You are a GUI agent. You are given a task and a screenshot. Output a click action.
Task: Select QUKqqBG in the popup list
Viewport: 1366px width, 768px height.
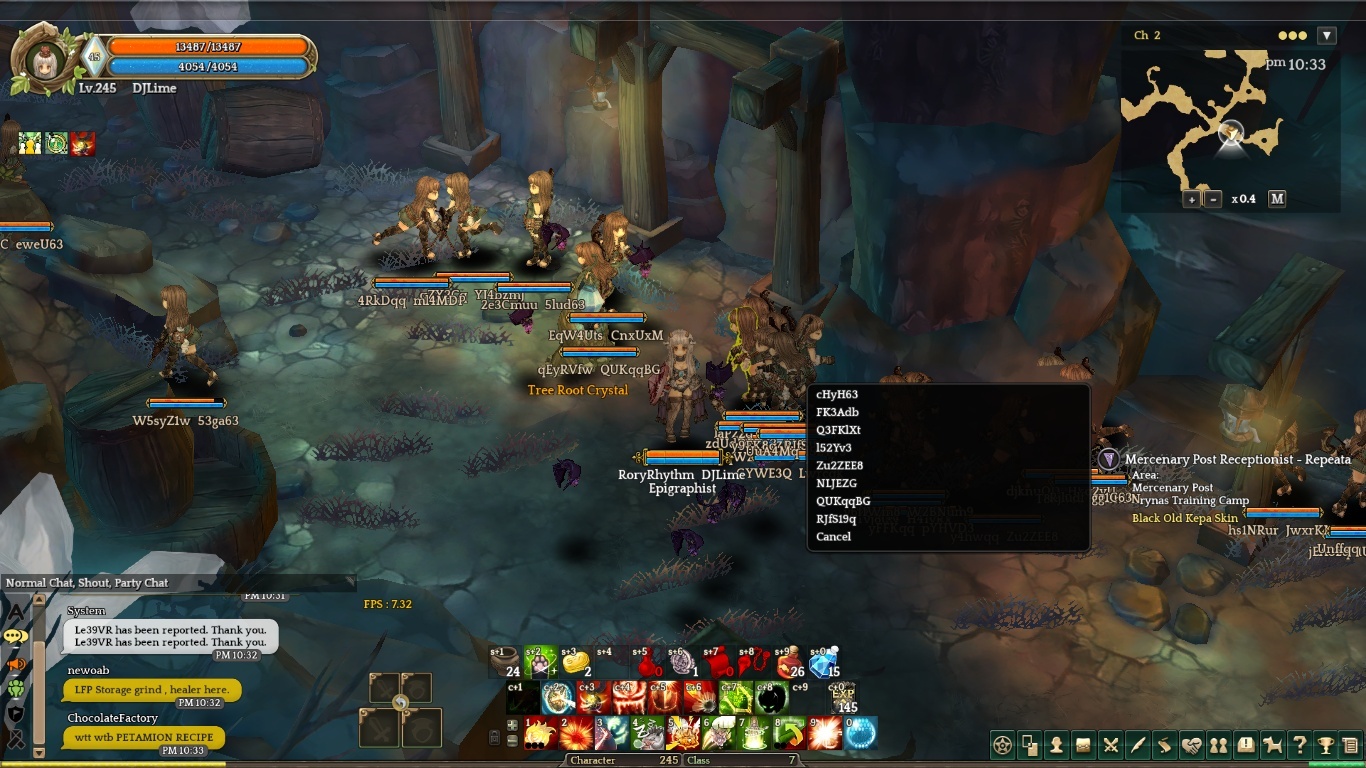pyautogui.click(x=843, y=501)
